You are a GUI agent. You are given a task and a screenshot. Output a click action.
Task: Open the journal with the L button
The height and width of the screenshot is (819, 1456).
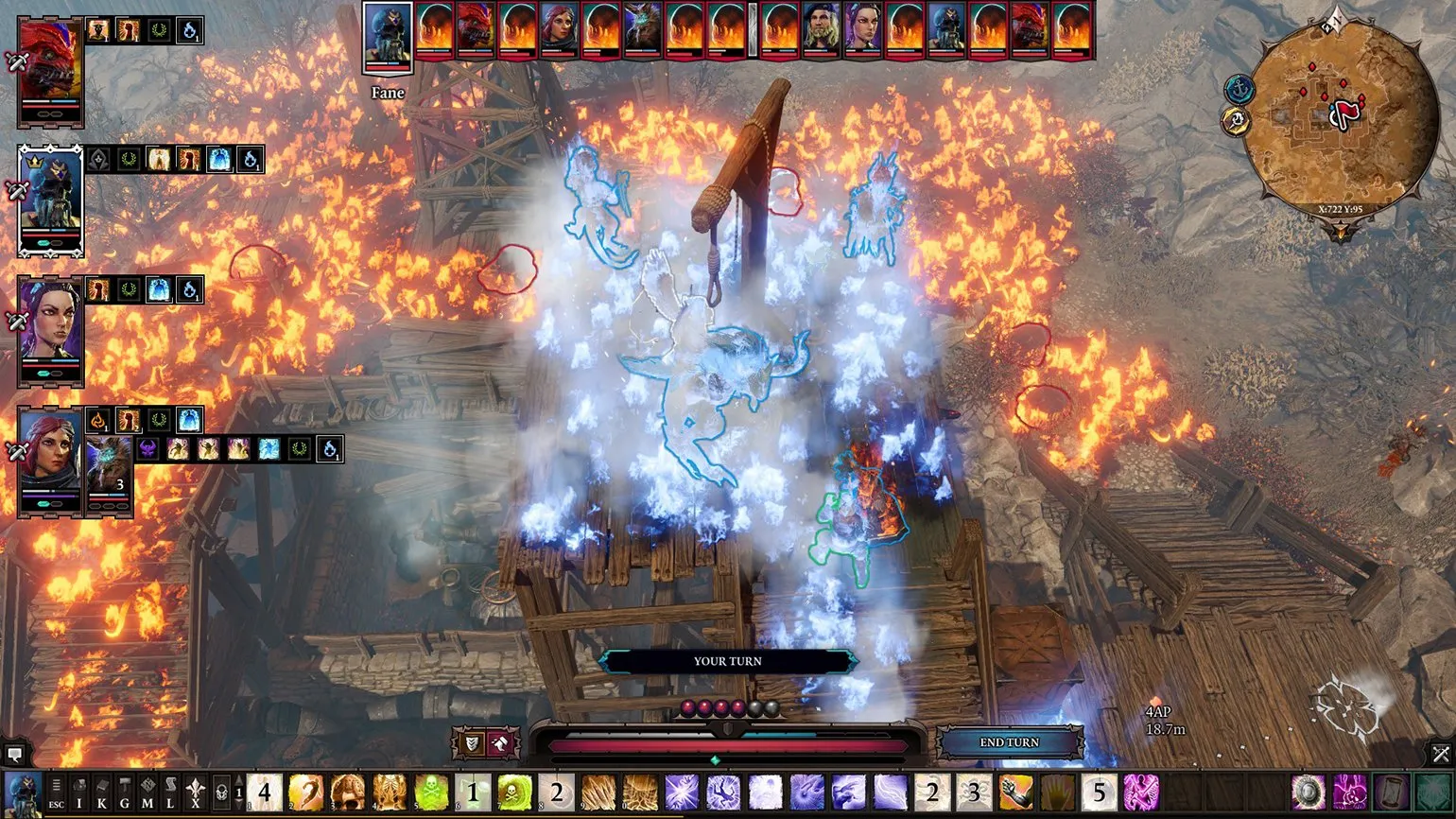[170, 793]
